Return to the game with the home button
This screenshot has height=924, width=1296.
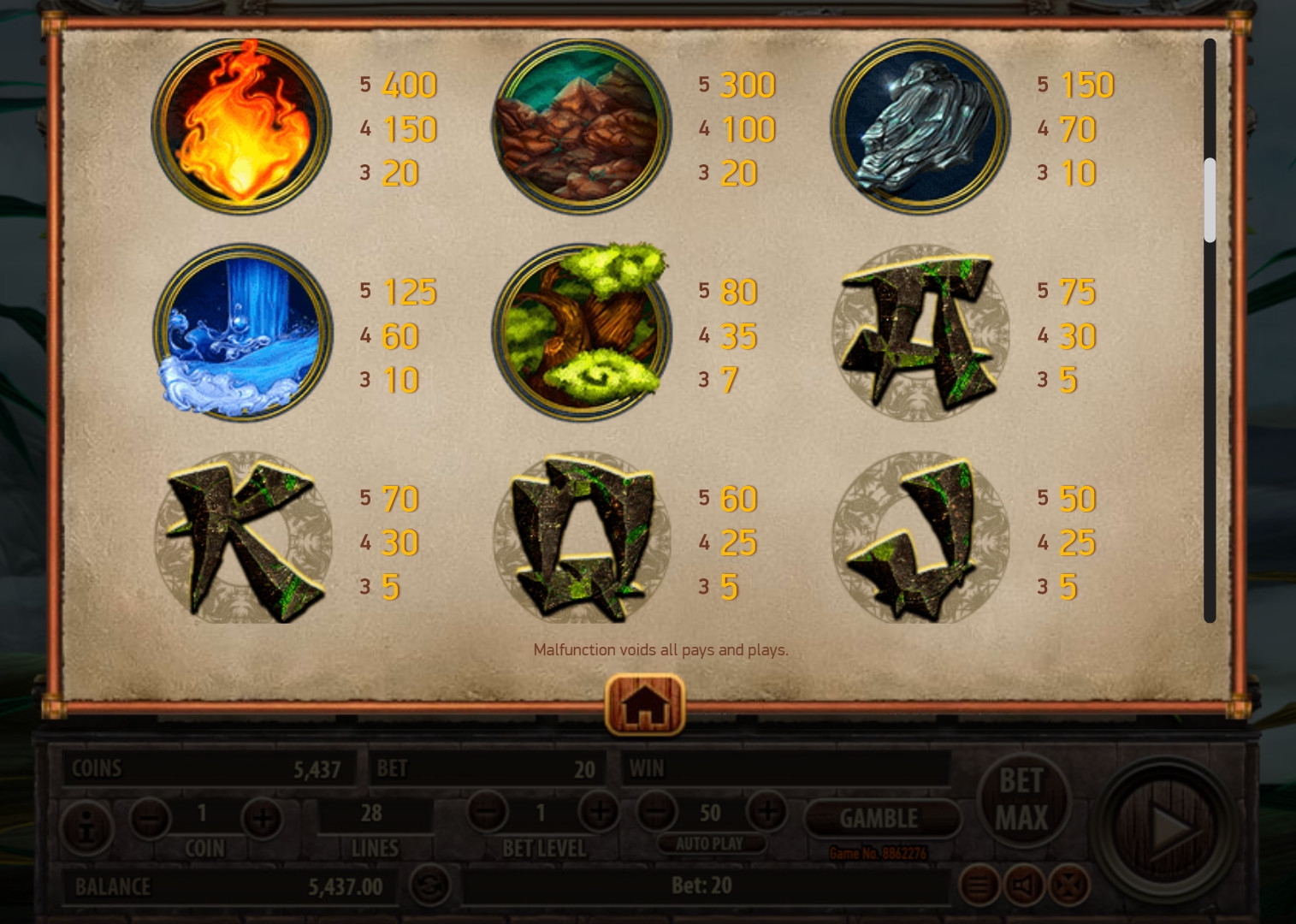tap(645, 705)
